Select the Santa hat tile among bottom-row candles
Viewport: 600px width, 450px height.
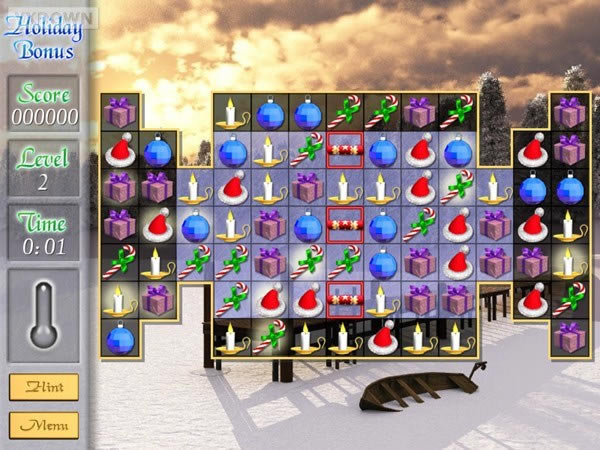[382, 337]
